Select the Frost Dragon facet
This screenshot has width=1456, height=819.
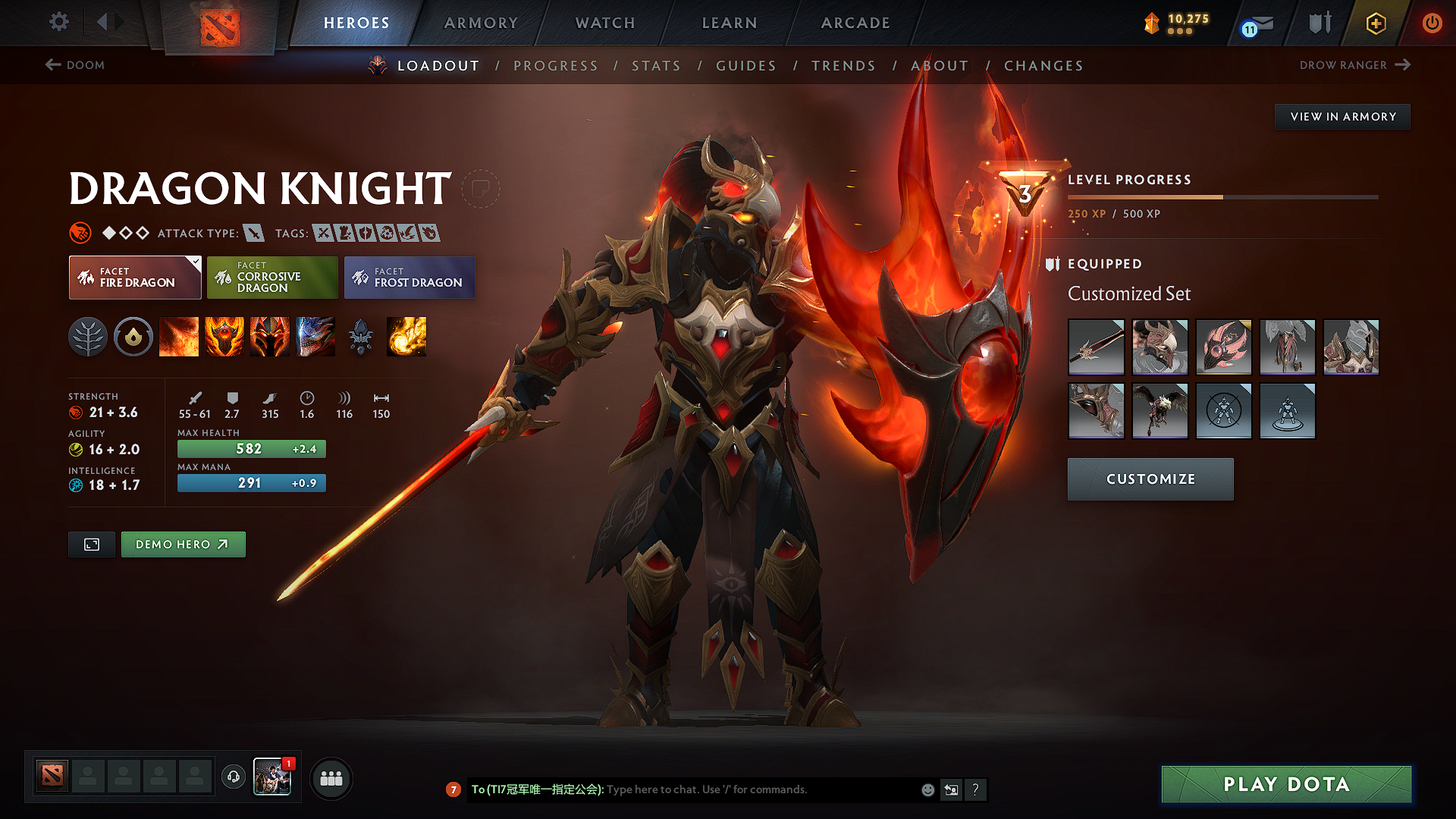coord(409,277)
